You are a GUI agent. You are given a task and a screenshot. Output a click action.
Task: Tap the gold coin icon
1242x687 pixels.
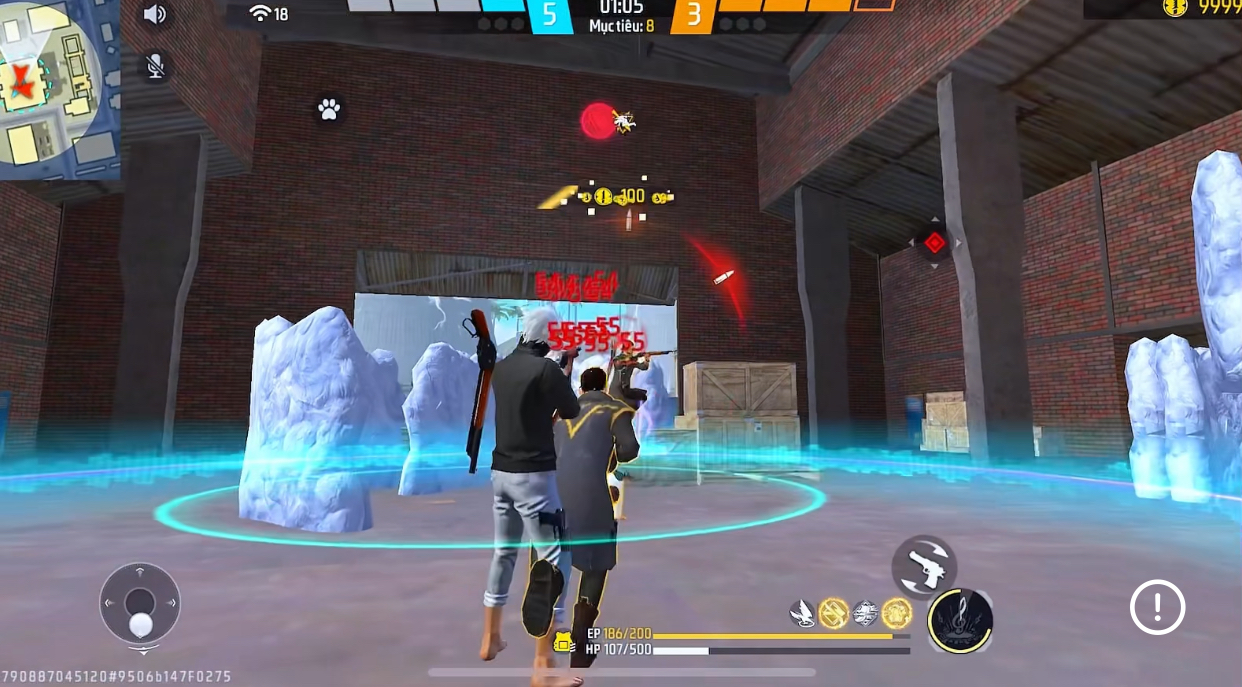click(x=1175, y=7)
